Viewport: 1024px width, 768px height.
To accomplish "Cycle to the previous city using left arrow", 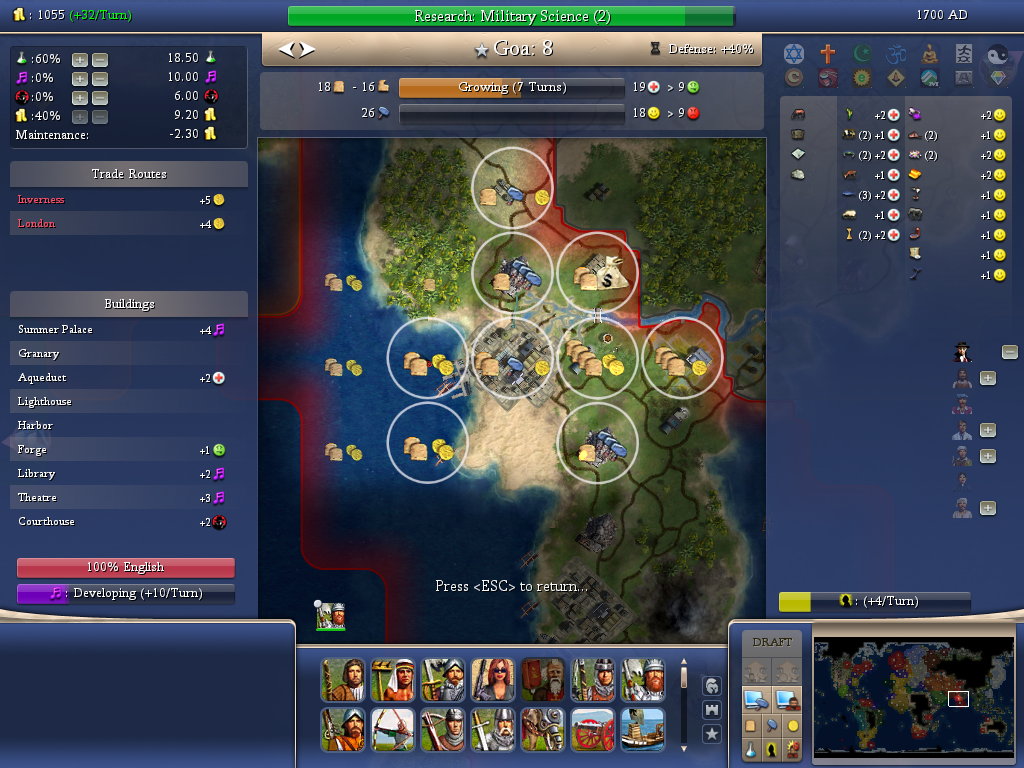I will click(286, 49).
